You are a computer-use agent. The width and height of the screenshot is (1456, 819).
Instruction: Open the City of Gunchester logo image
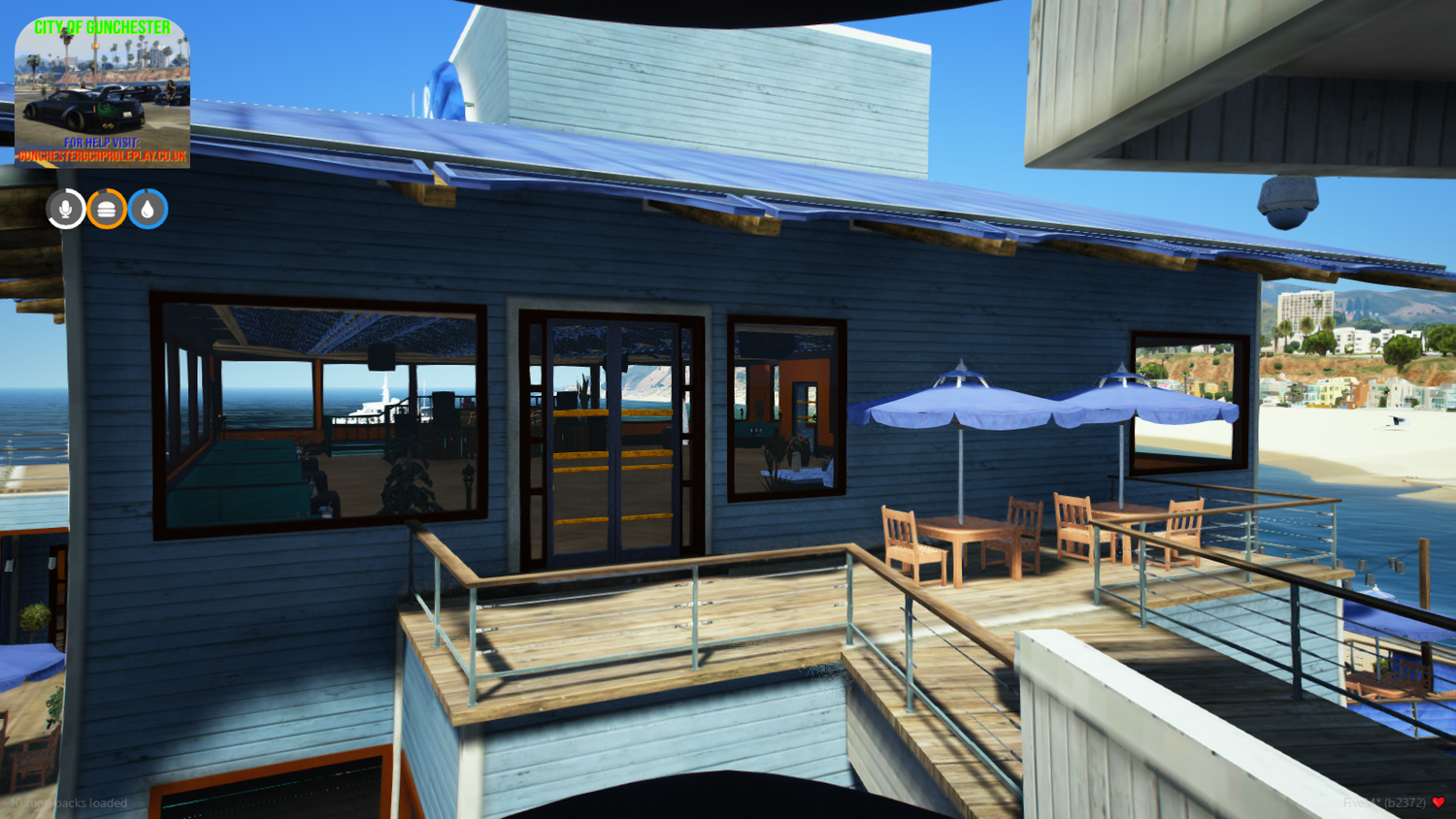pyautogui.click(x=102, y=90)
